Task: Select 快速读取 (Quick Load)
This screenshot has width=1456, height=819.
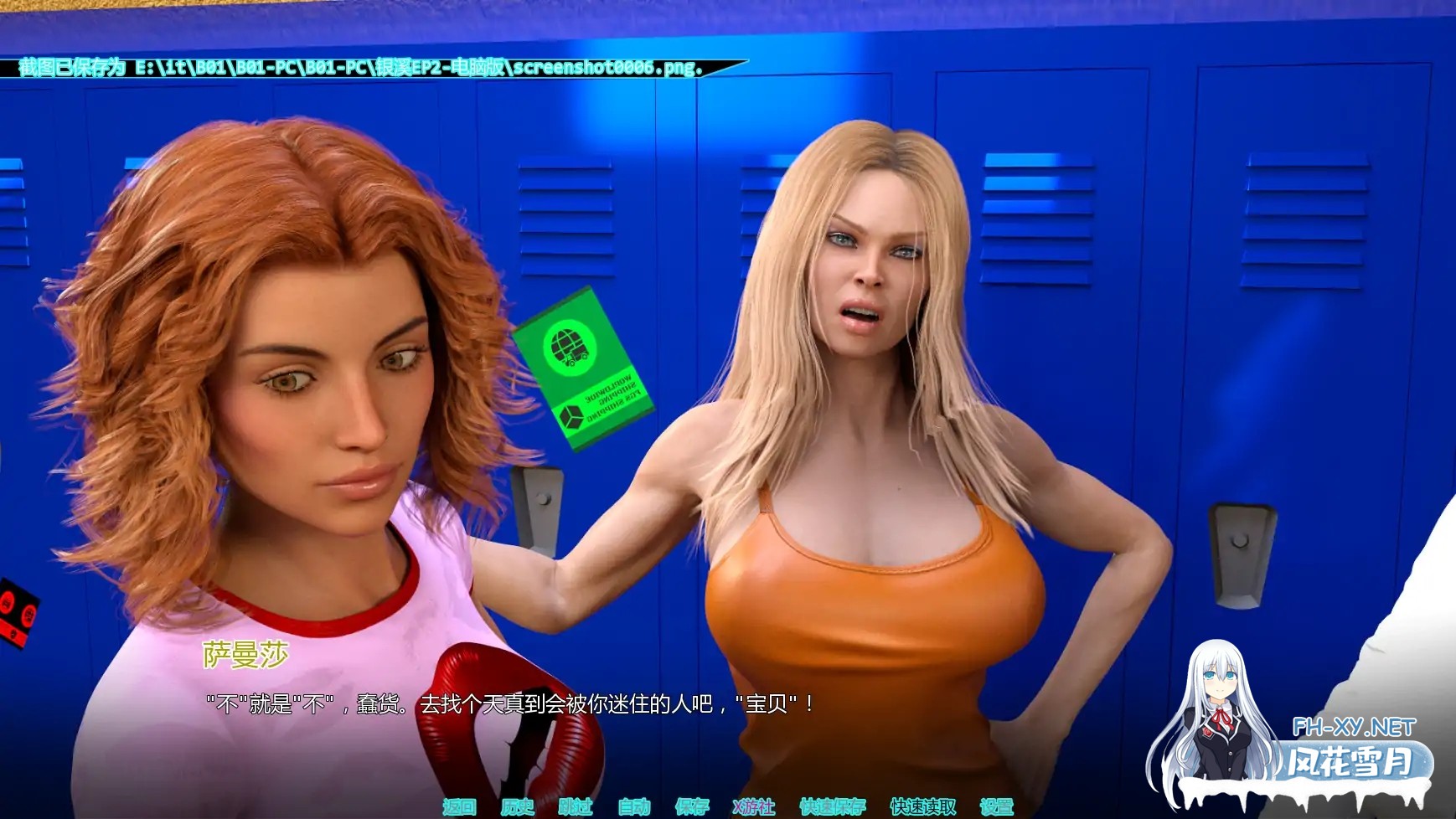Action: coord(922,806)
